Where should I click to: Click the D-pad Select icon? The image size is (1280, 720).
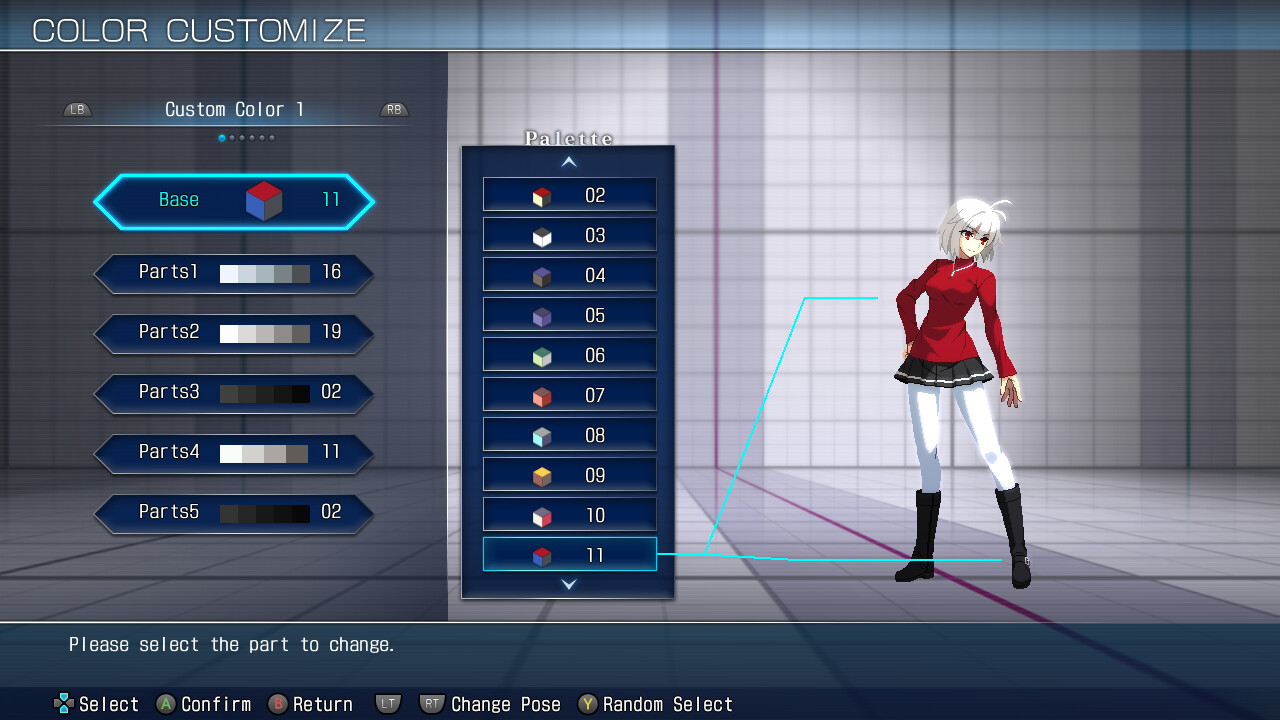62,703
